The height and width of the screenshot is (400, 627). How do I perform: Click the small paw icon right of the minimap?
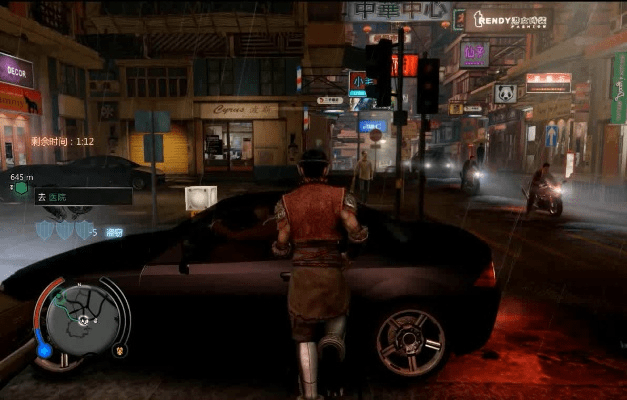[121, 351]
